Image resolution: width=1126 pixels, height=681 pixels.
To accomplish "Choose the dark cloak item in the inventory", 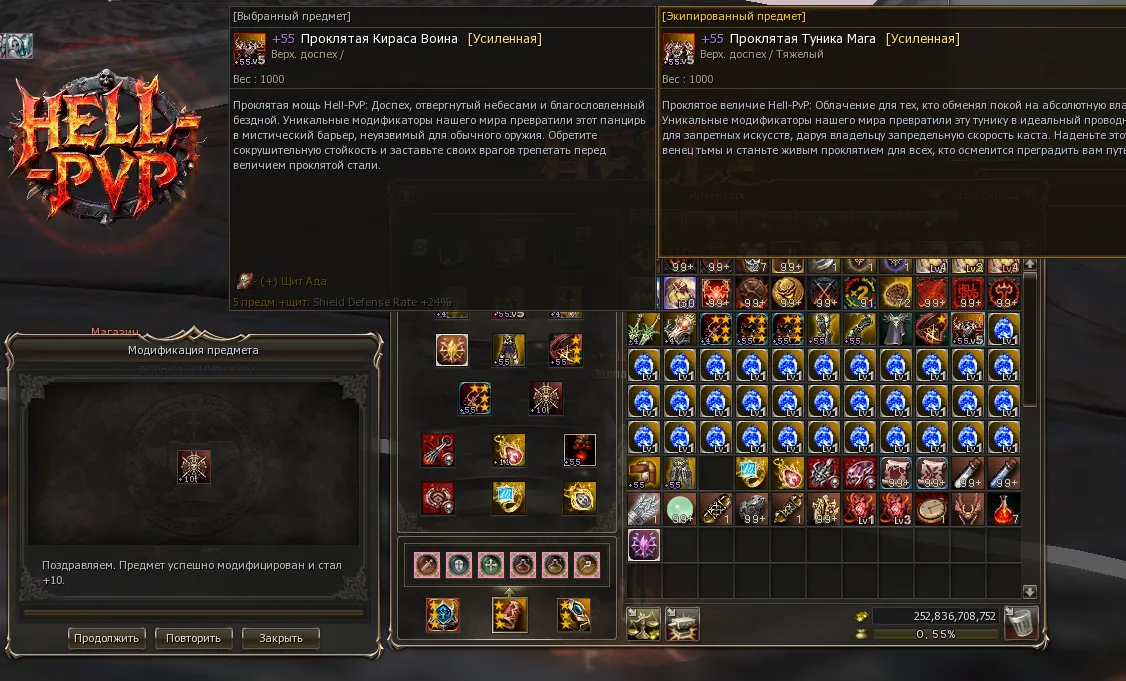I will click(896, 329).
